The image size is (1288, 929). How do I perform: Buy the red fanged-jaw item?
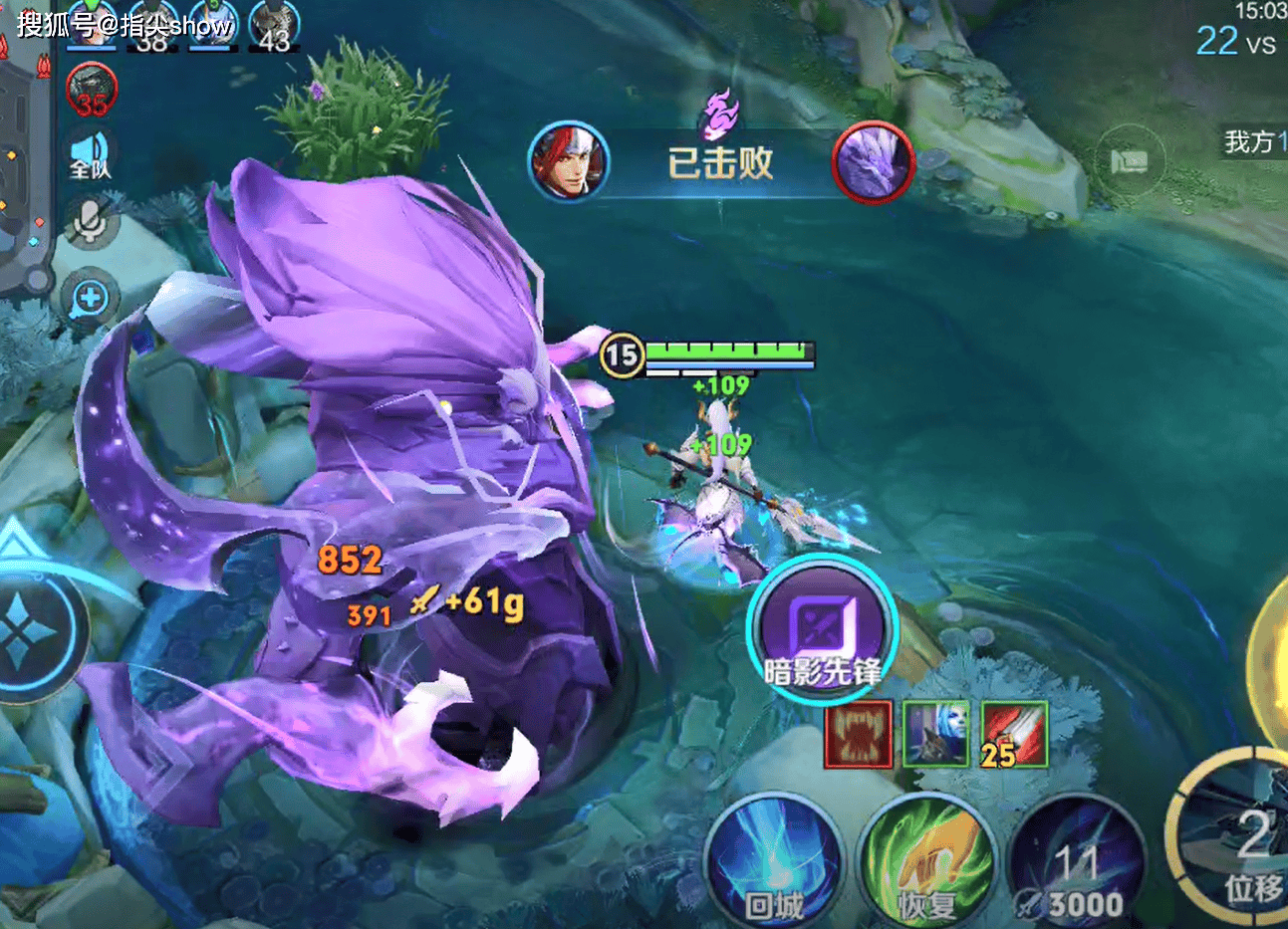[x=858, y=735]
